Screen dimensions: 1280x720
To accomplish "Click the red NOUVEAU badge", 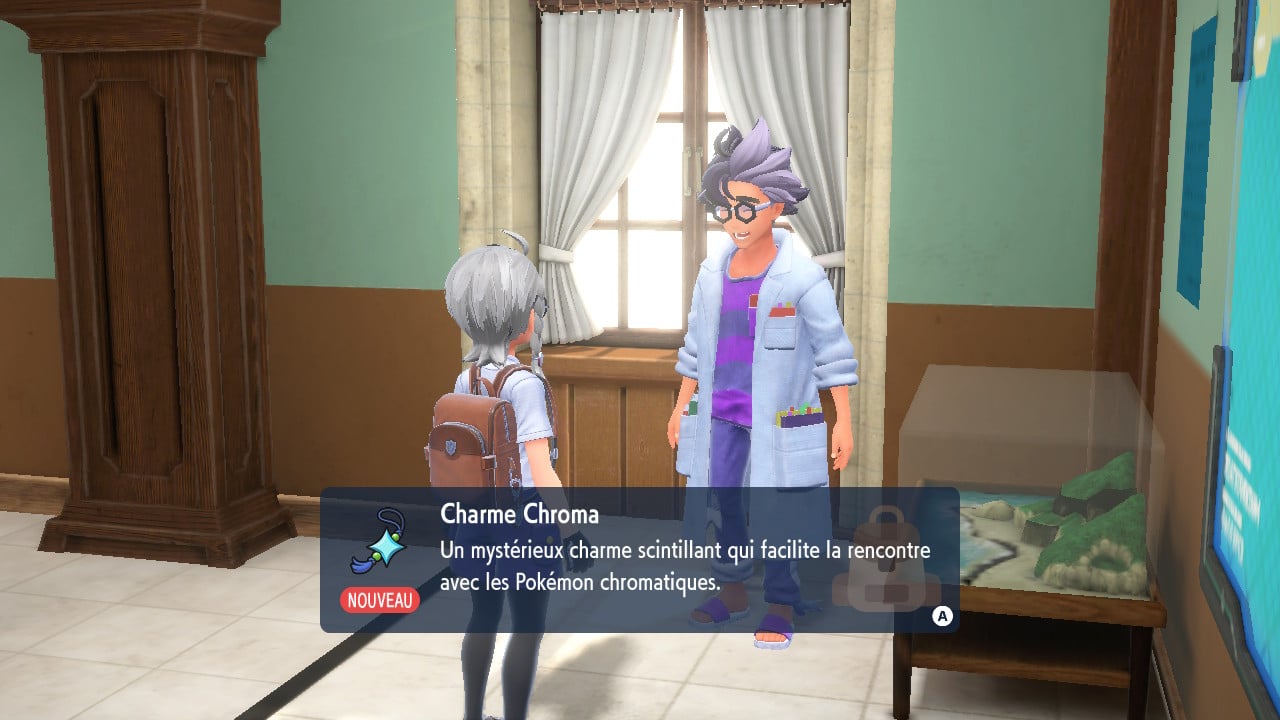I will point(380,600).
